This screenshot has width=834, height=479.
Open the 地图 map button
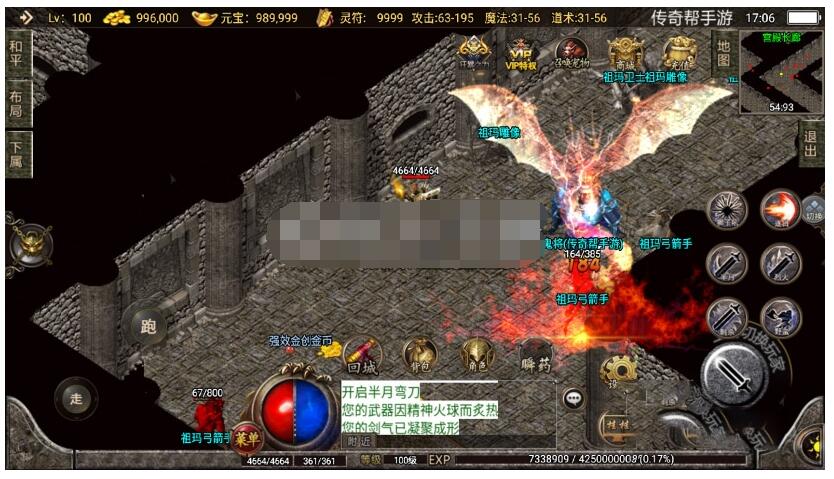coord(724,53)
